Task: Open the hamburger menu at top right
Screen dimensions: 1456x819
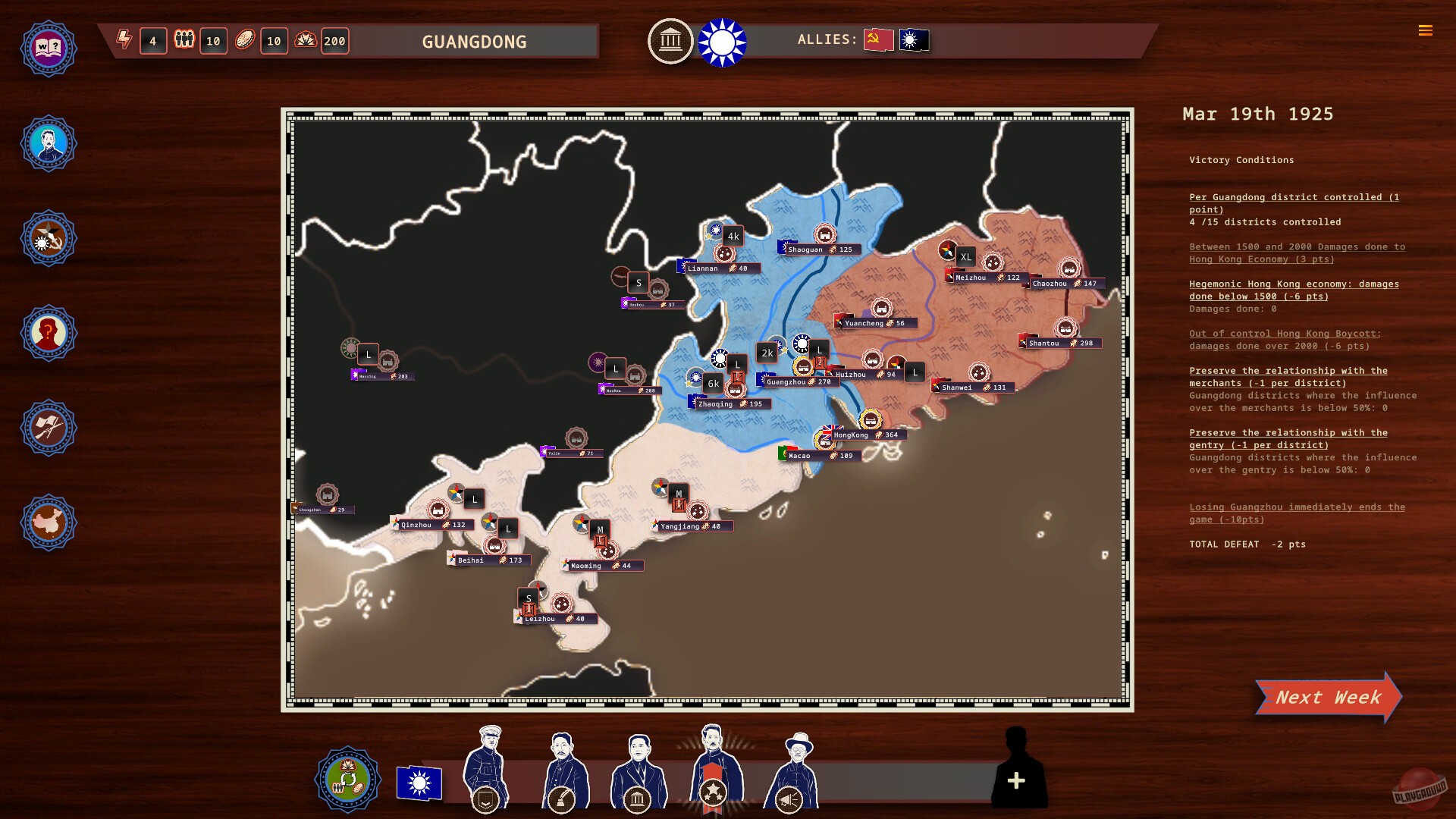Action: point(1426,32)
